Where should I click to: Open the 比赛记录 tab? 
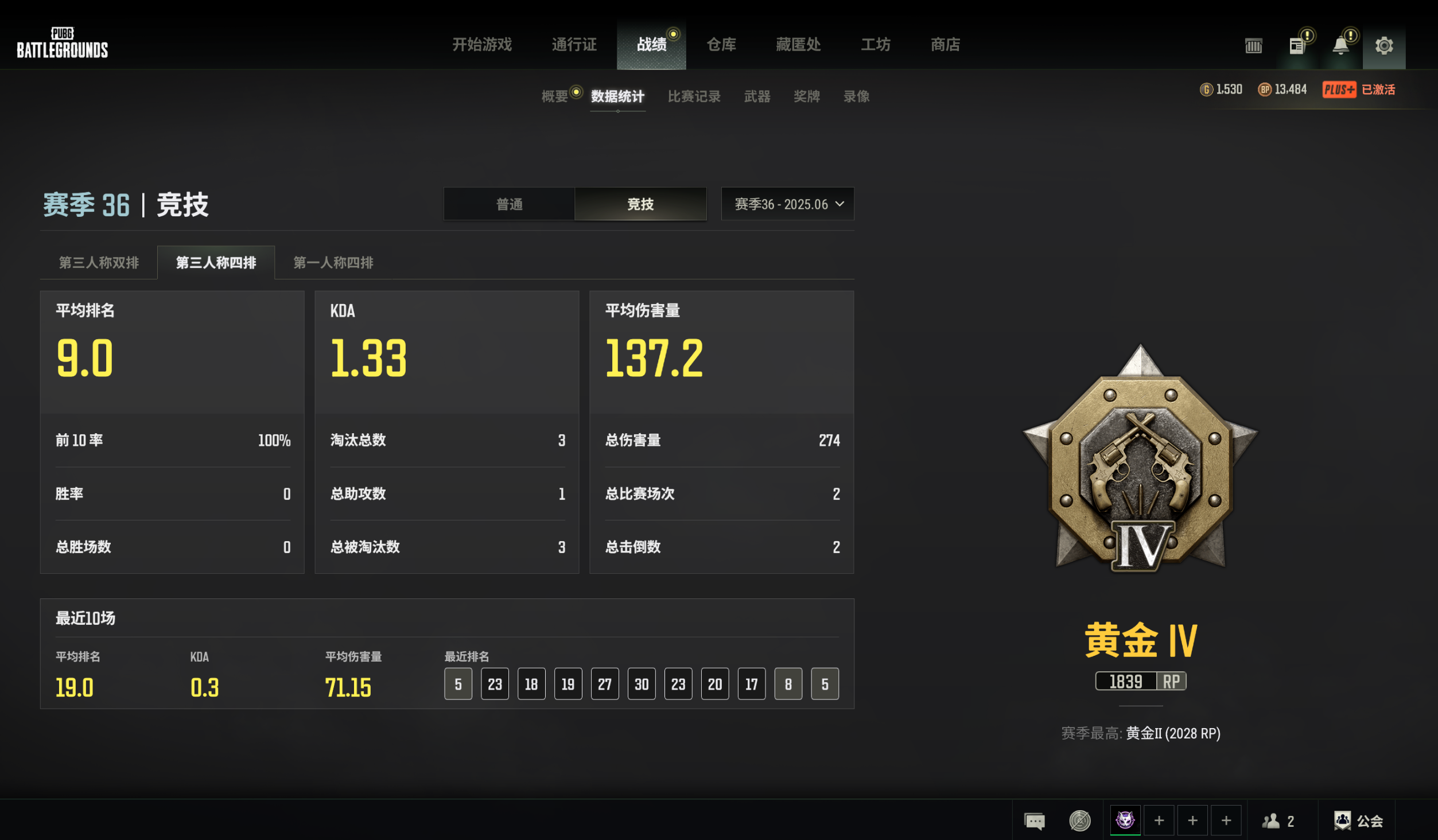[694, 96]
